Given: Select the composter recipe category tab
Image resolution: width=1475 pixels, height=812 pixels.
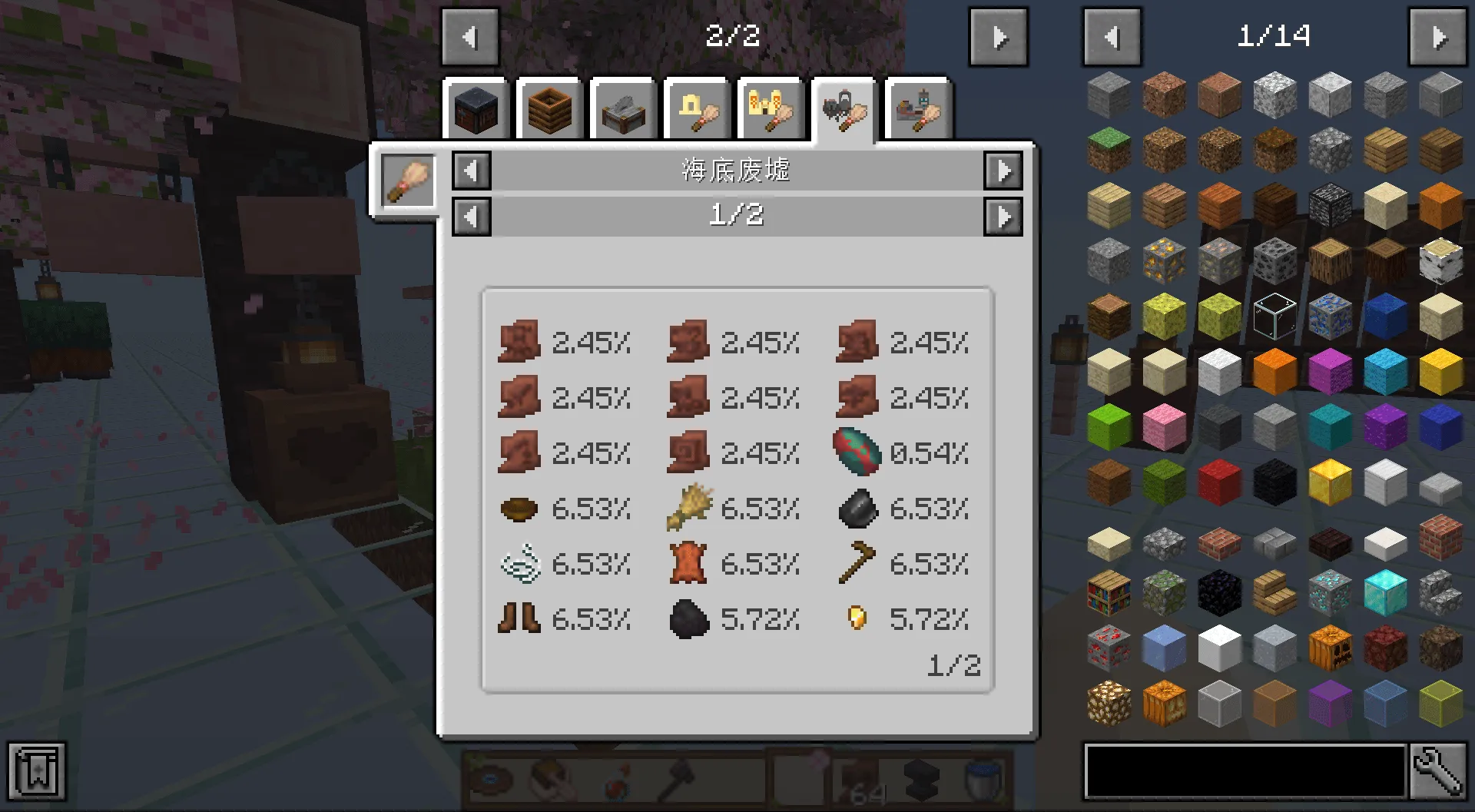Looking at the screenshot, I should (x=550, y=110).
